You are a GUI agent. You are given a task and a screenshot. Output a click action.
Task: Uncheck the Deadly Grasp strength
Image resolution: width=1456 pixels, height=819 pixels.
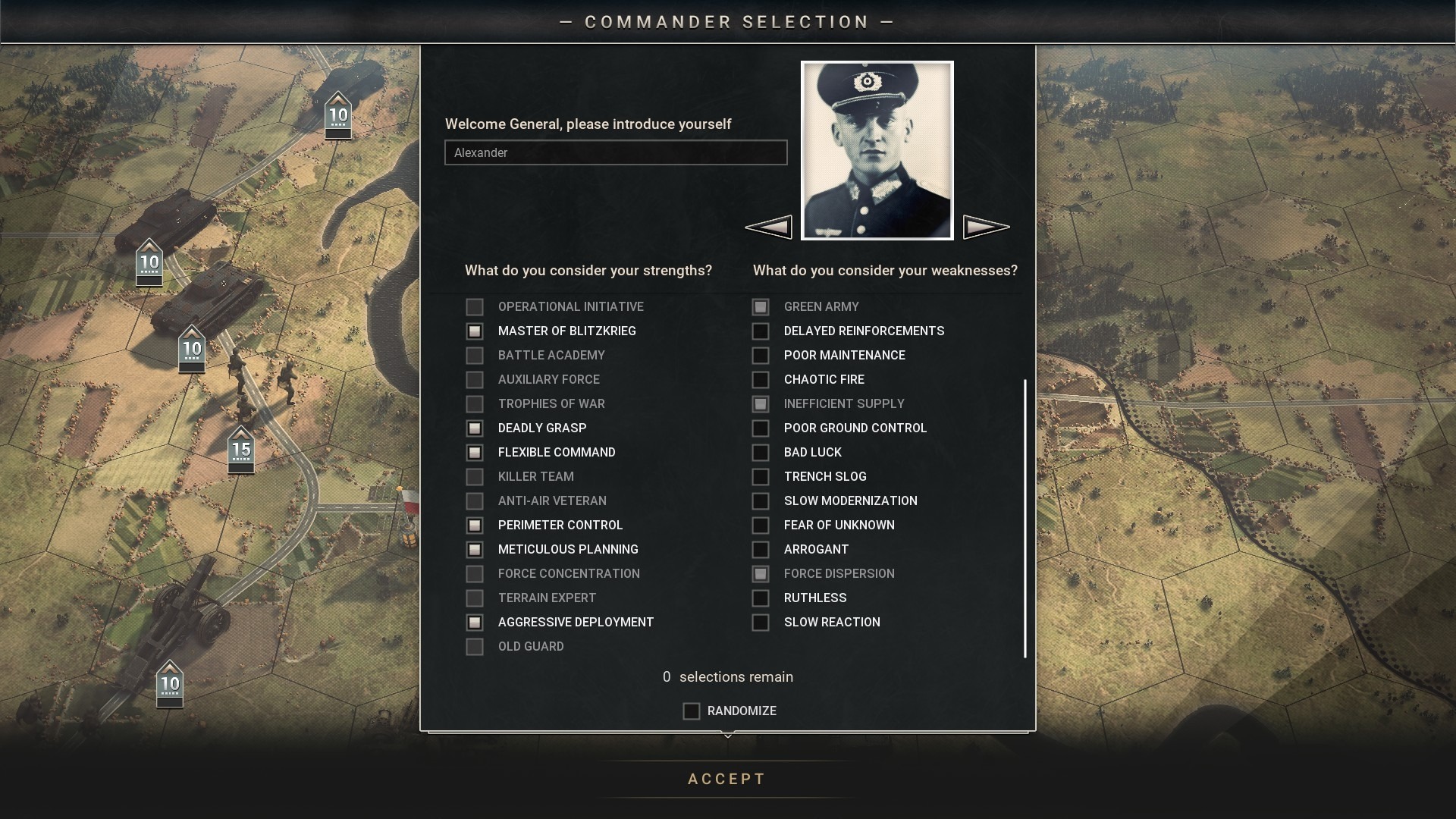(x=475, y=428)
